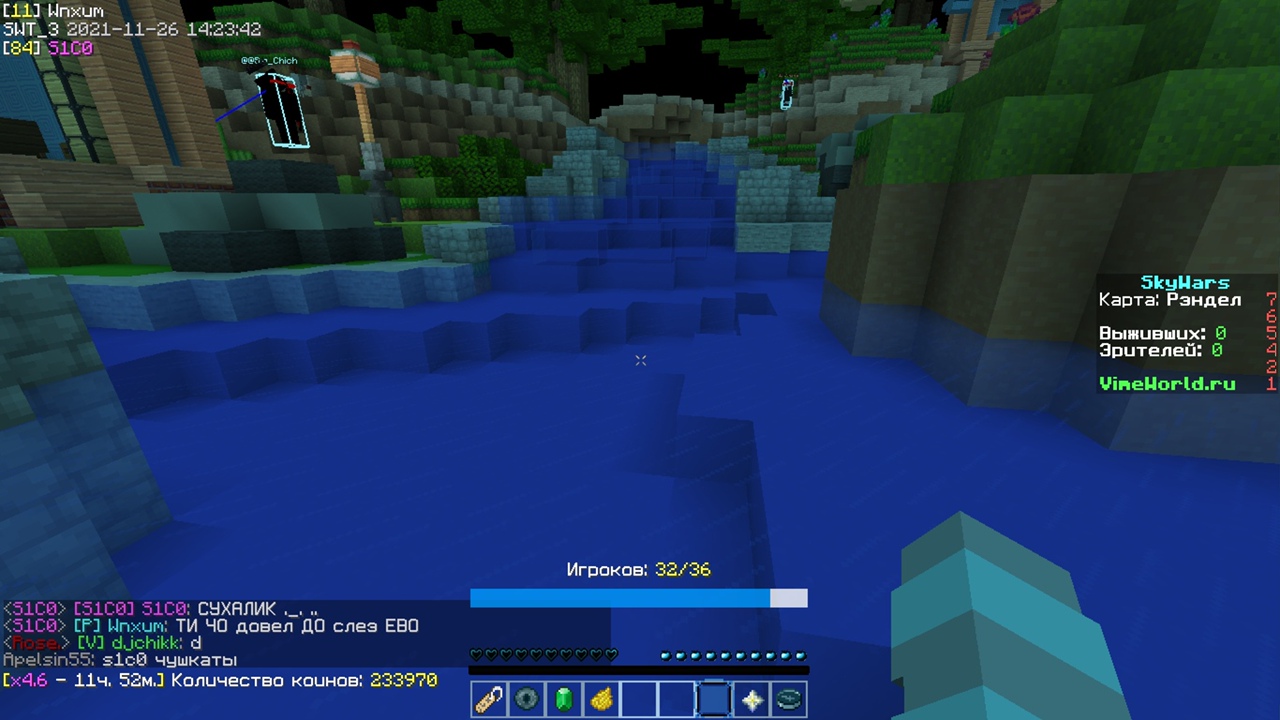The image size is (1280, 720).
Task: Click the chat message from Apelsin55
Action: point(120,660)
